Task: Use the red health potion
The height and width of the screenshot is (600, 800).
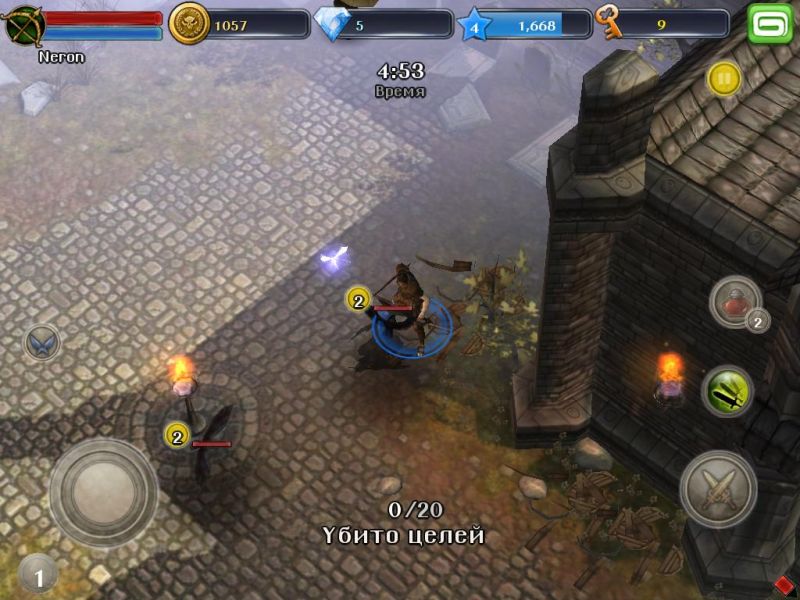Action: [736, 302]
